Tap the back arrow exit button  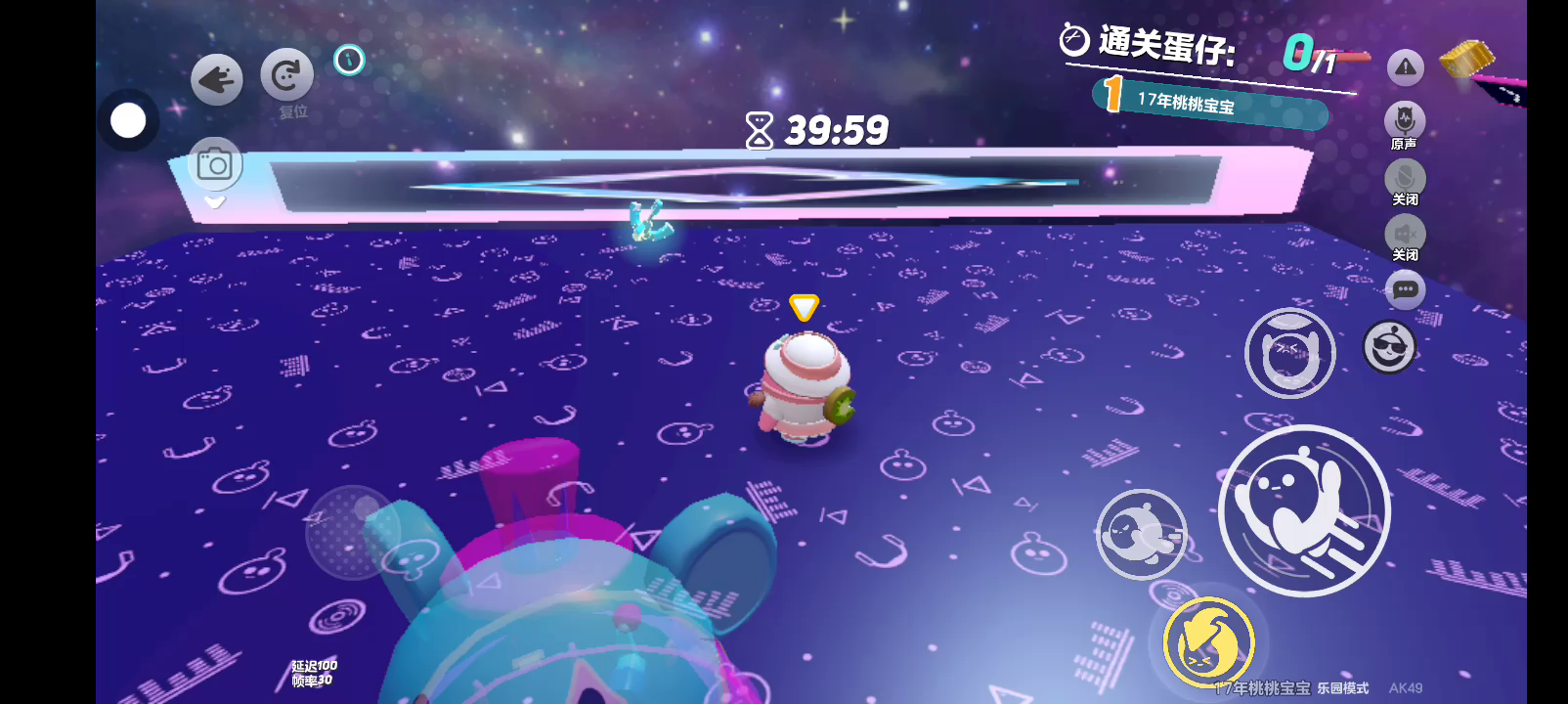point(217,80)
